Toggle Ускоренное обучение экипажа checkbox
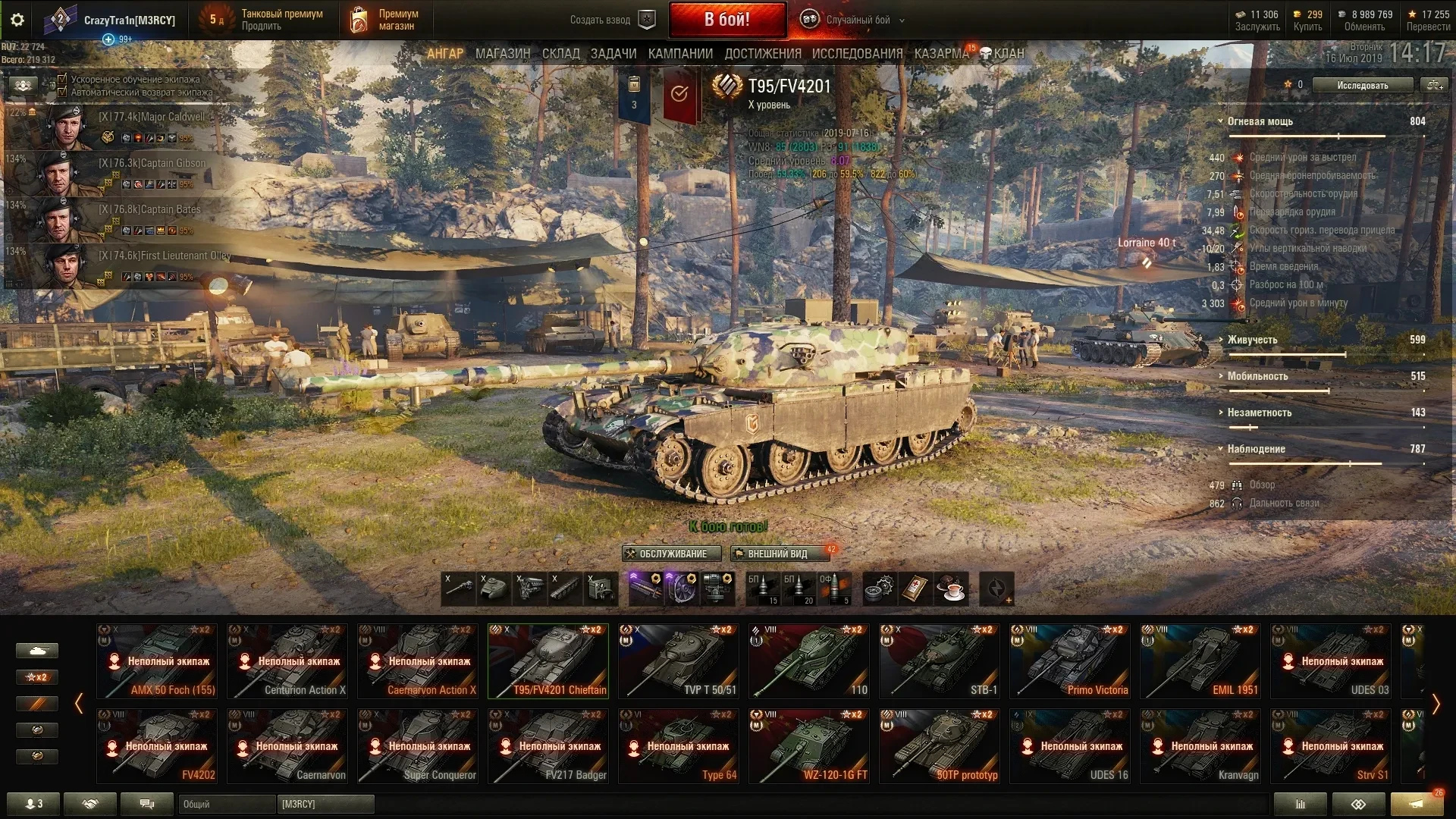The width and height of the screenshot is (1456, 819). 63,79
